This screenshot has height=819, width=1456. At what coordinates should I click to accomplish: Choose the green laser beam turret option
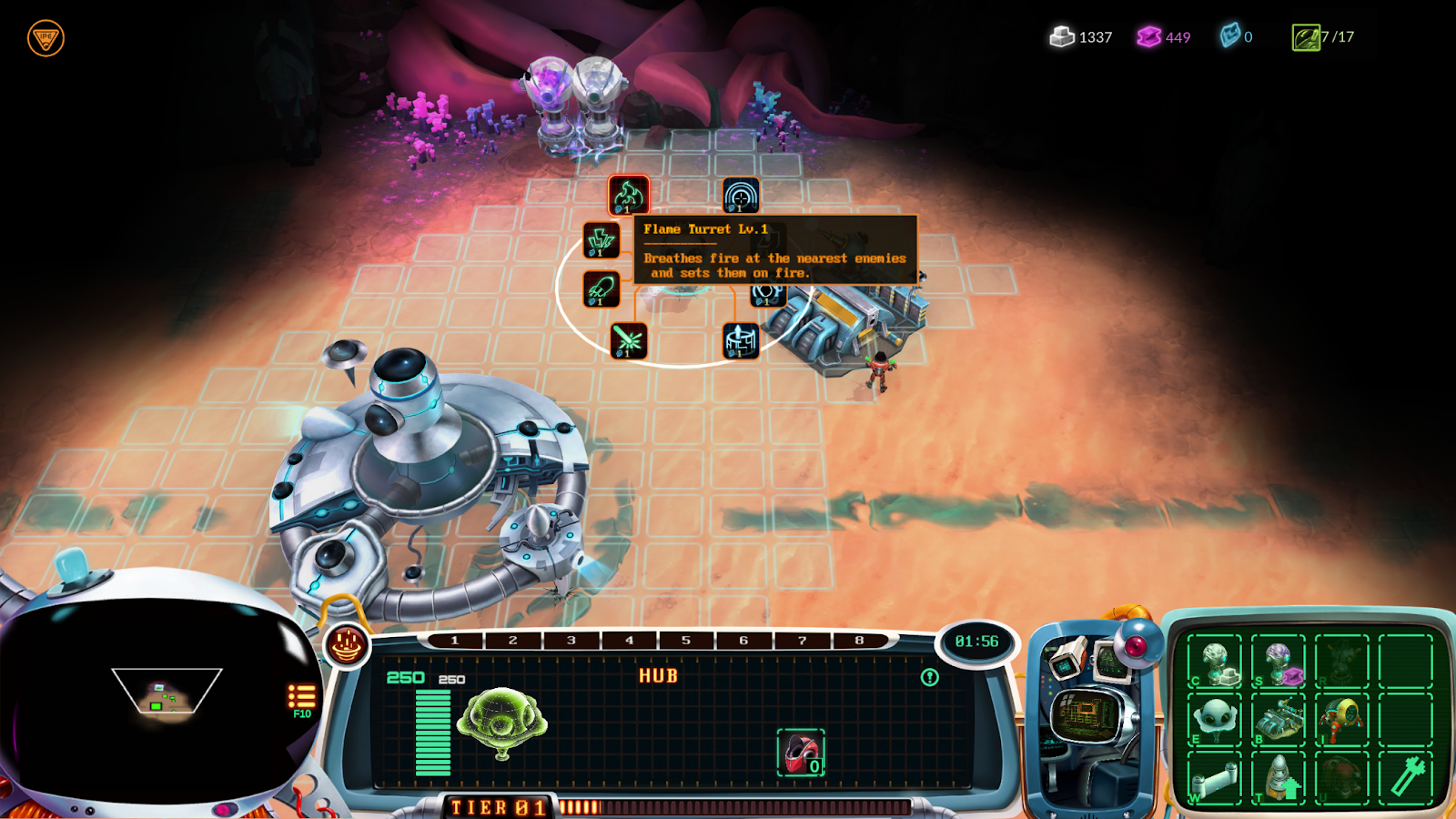click(628, 341)
